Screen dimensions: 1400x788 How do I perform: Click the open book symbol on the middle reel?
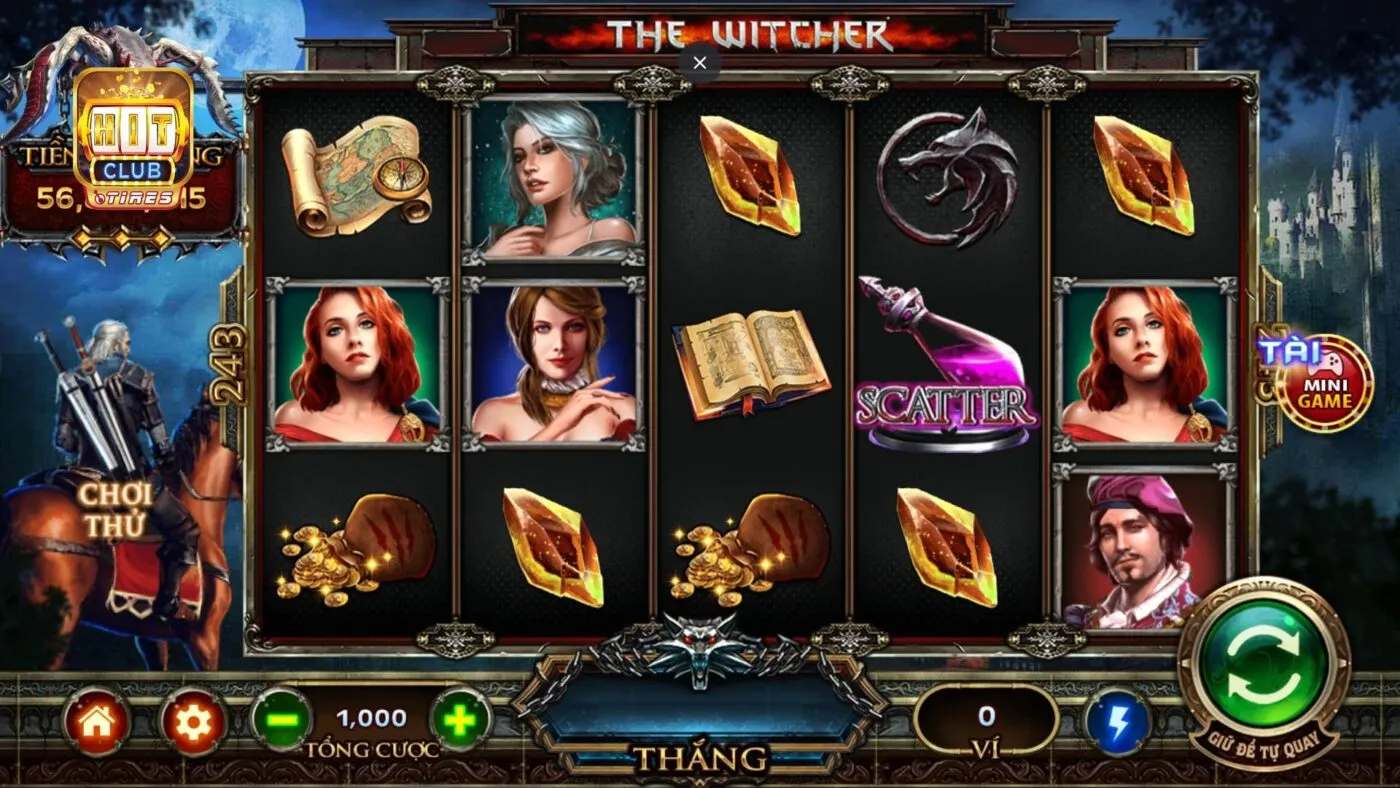click(x=752, y=365)
